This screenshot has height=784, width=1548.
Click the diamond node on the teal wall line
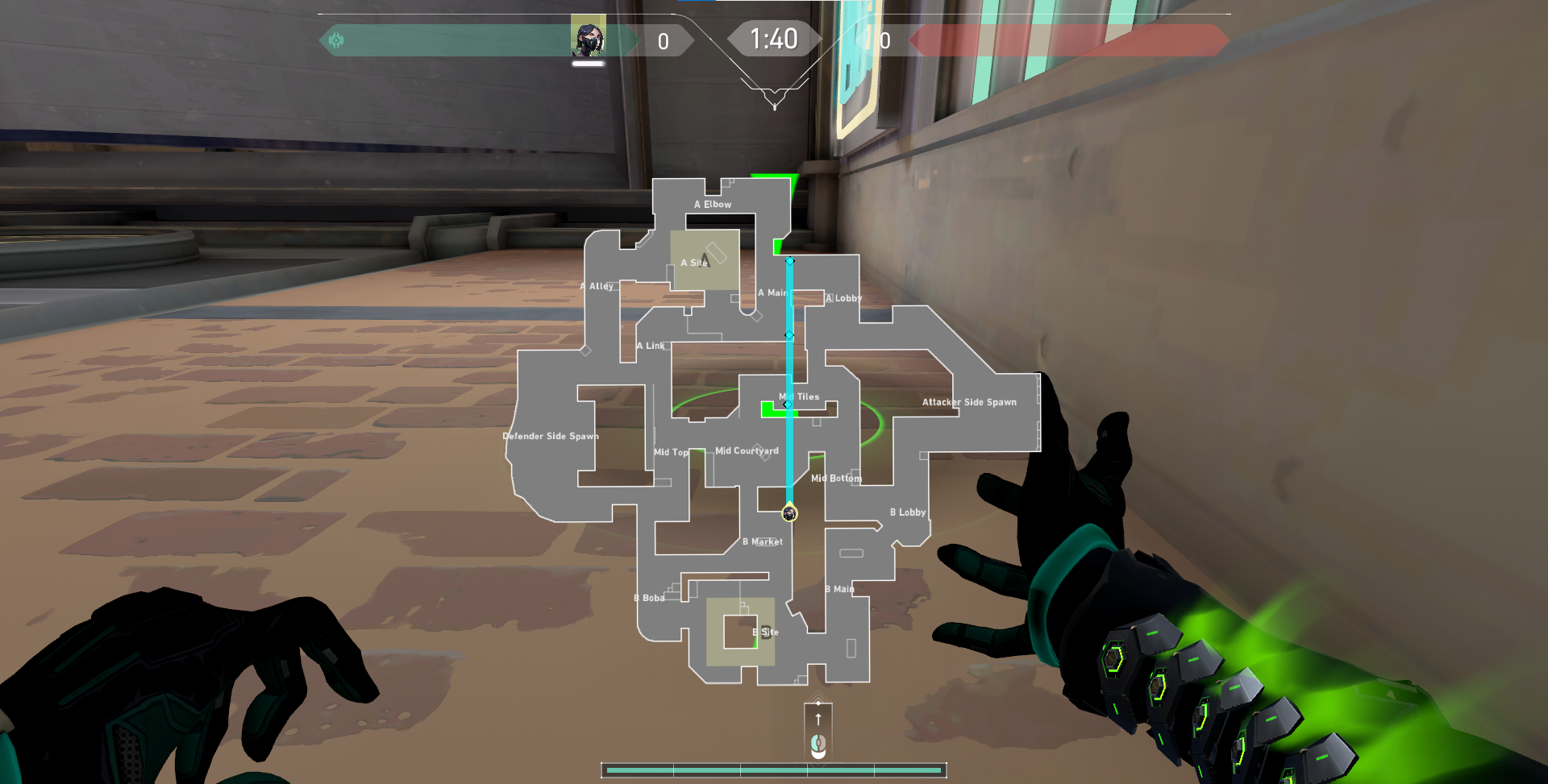coord(790,334)
